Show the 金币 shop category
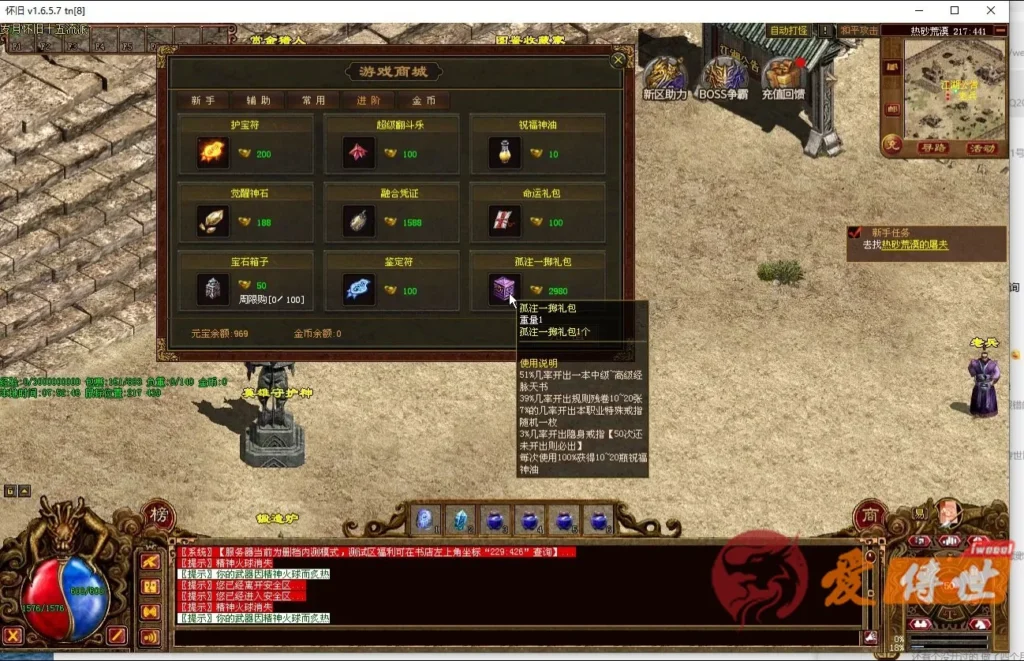 (423, 101)
